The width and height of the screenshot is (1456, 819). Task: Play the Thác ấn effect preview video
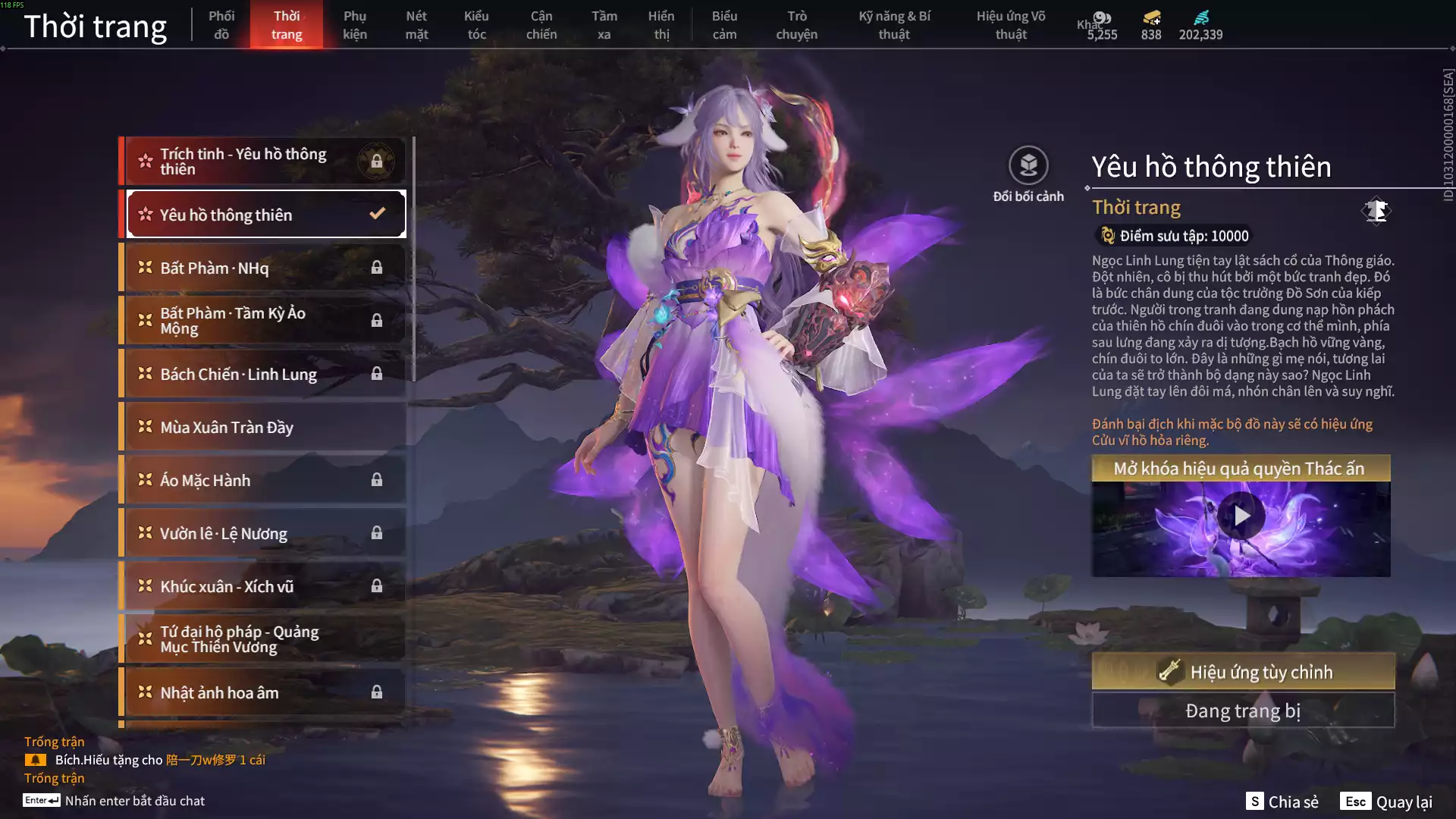(1241, 516)
